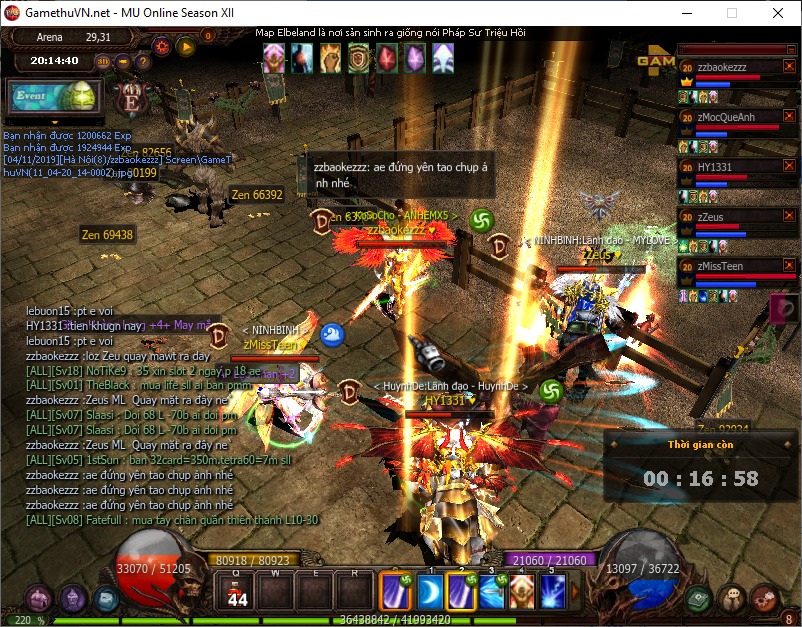Image resolution: width=802 pixels, height=627 pixels.
Task: Minimize the game window
Action: (x=685, y=13)
